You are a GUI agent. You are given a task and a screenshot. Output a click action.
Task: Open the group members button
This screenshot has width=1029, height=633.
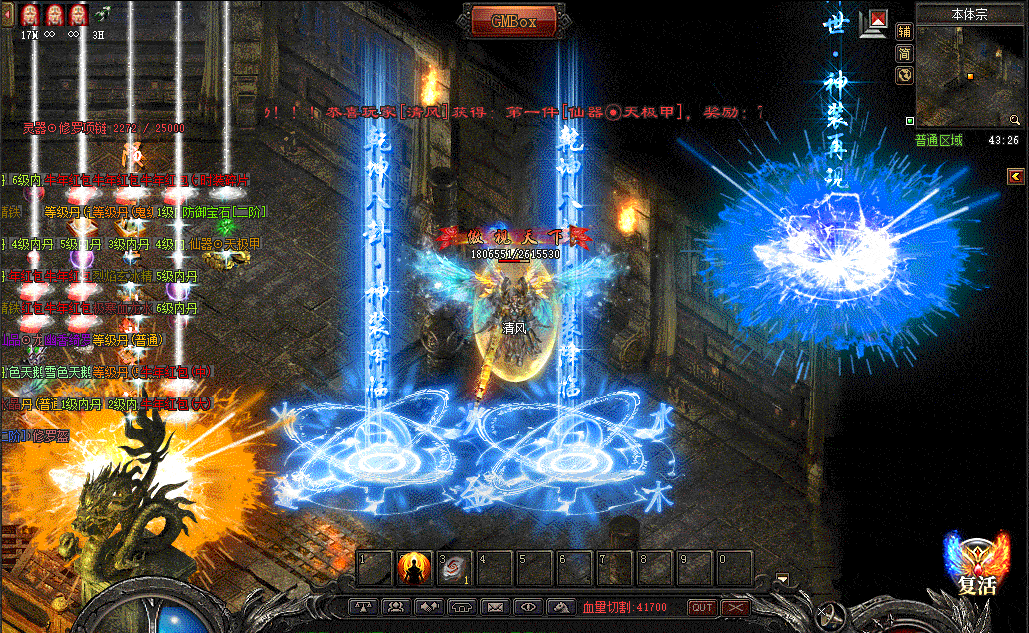(396, 607)
